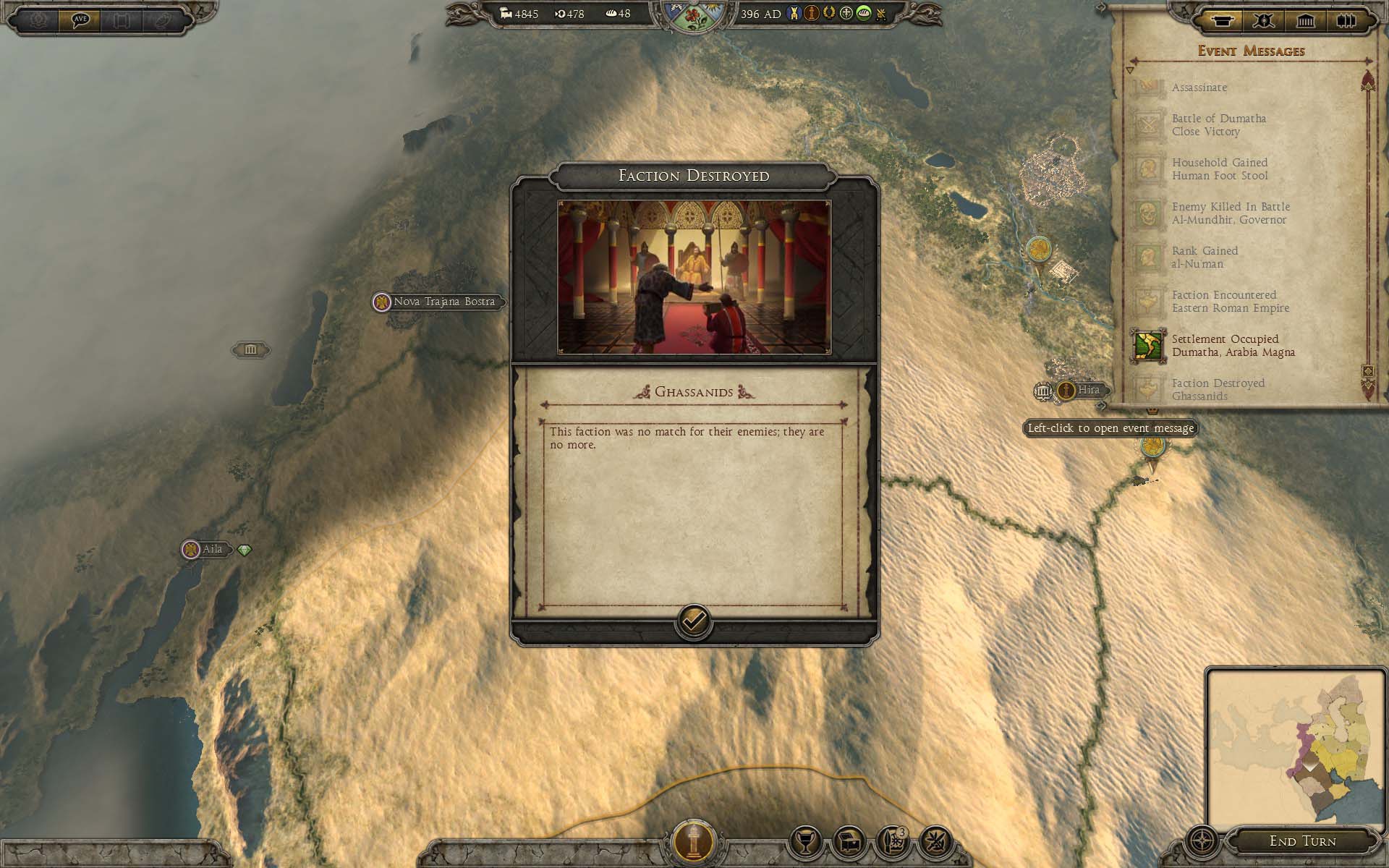Select the AVE speech bubble advisor tab
Image resolution: width=1389 pixels, height=868 pixels.
coord(80,20)
